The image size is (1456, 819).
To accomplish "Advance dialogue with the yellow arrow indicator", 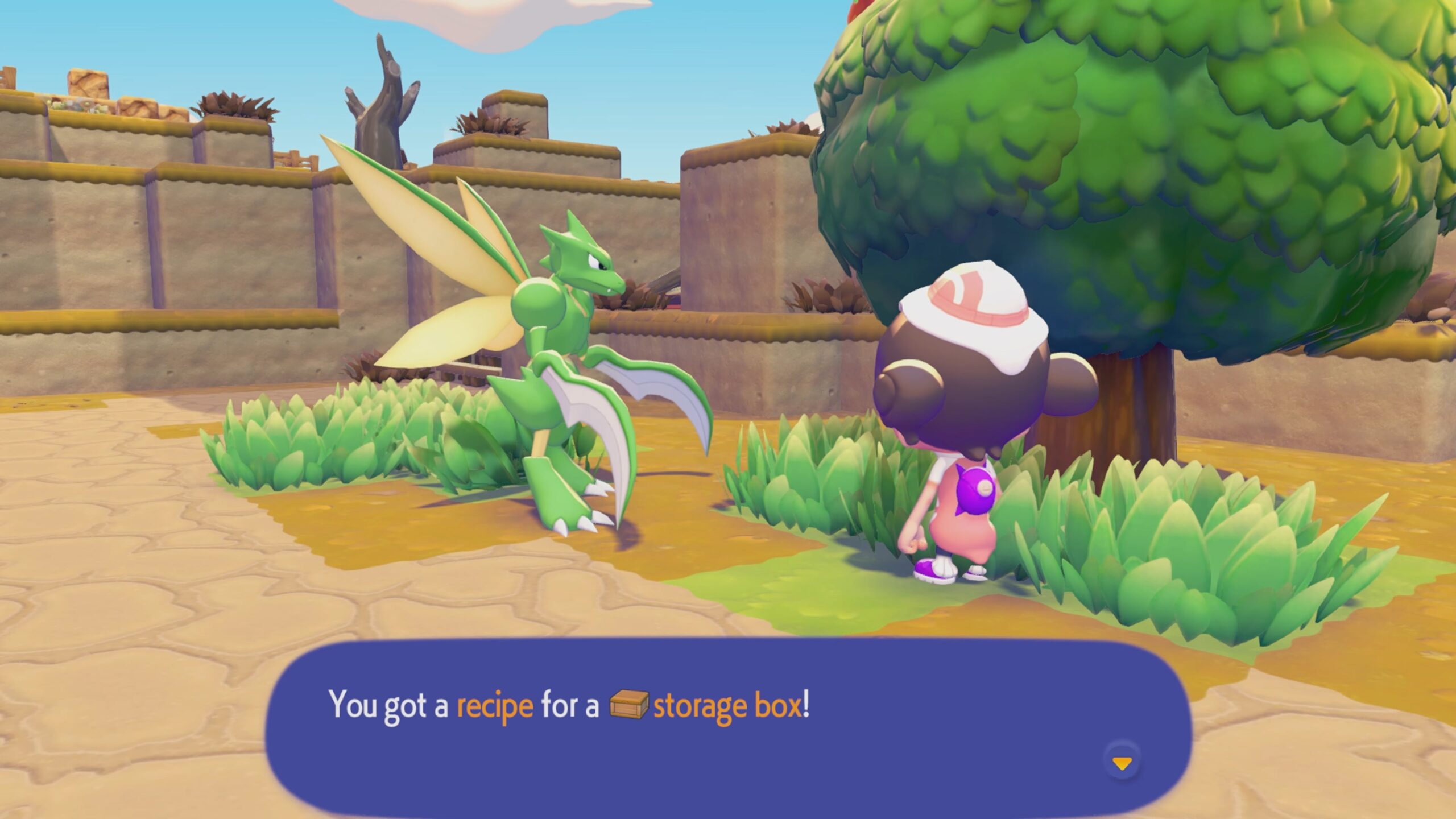I will 1122,764.
